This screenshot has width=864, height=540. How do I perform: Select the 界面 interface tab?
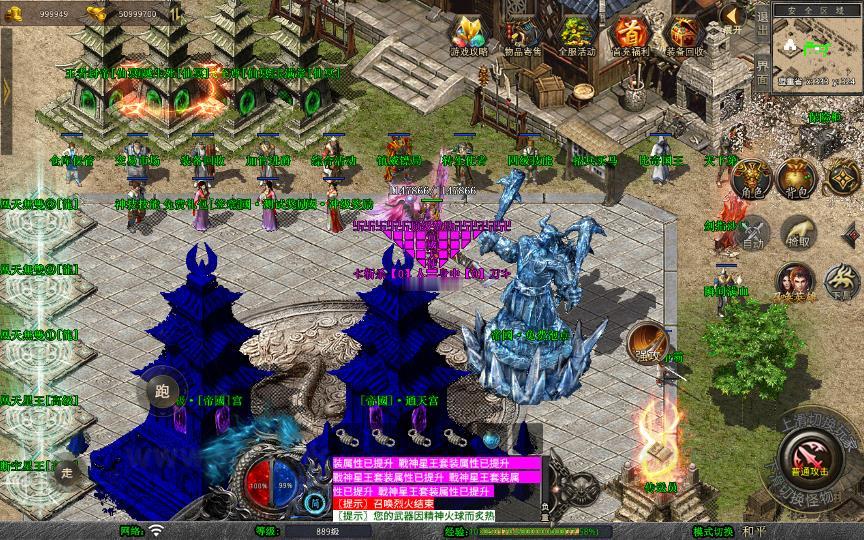click(x=762, y=72)
